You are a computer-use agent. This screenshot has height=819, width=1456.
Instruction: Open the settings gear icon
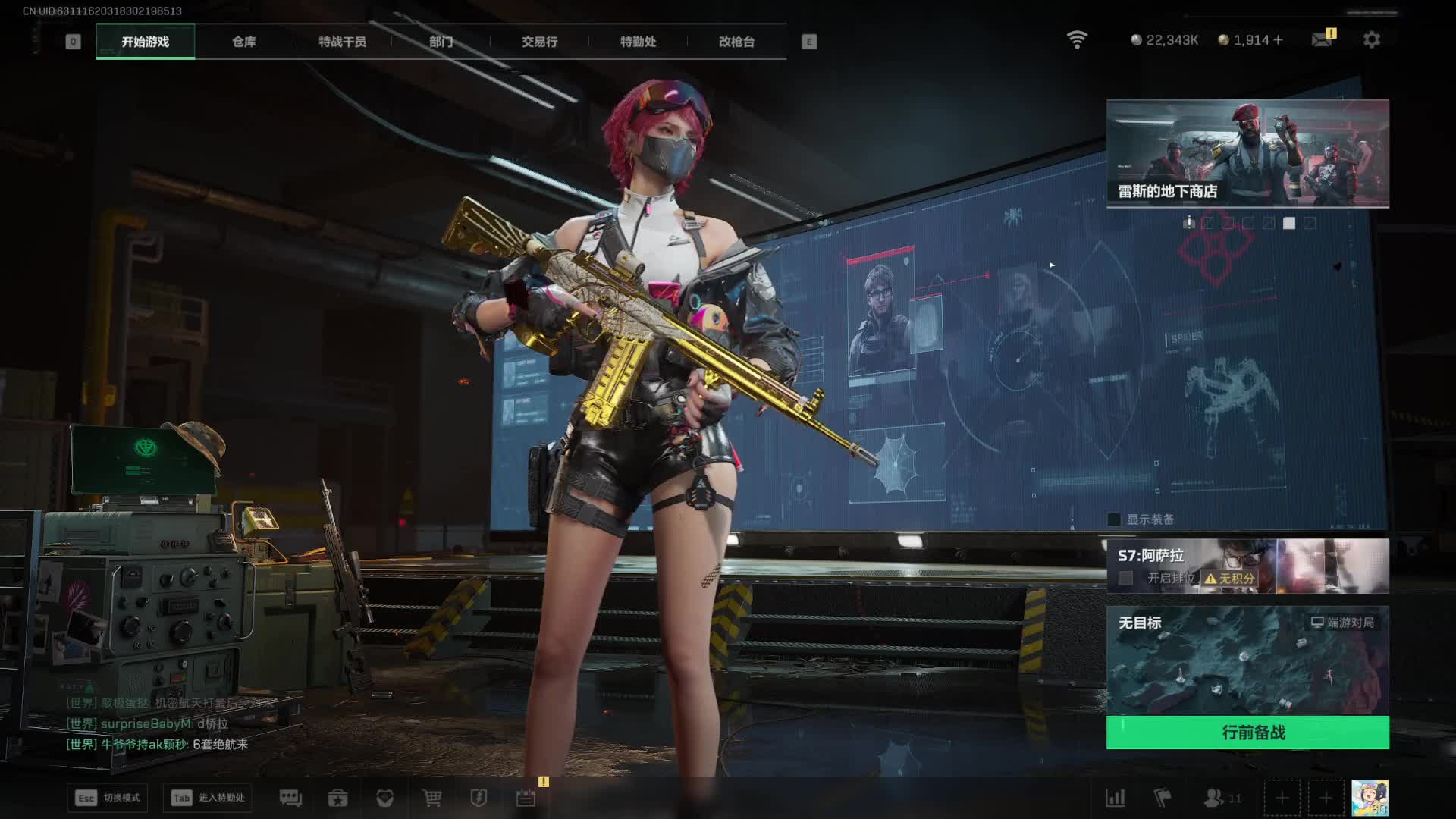click(x=1371, y=39)
